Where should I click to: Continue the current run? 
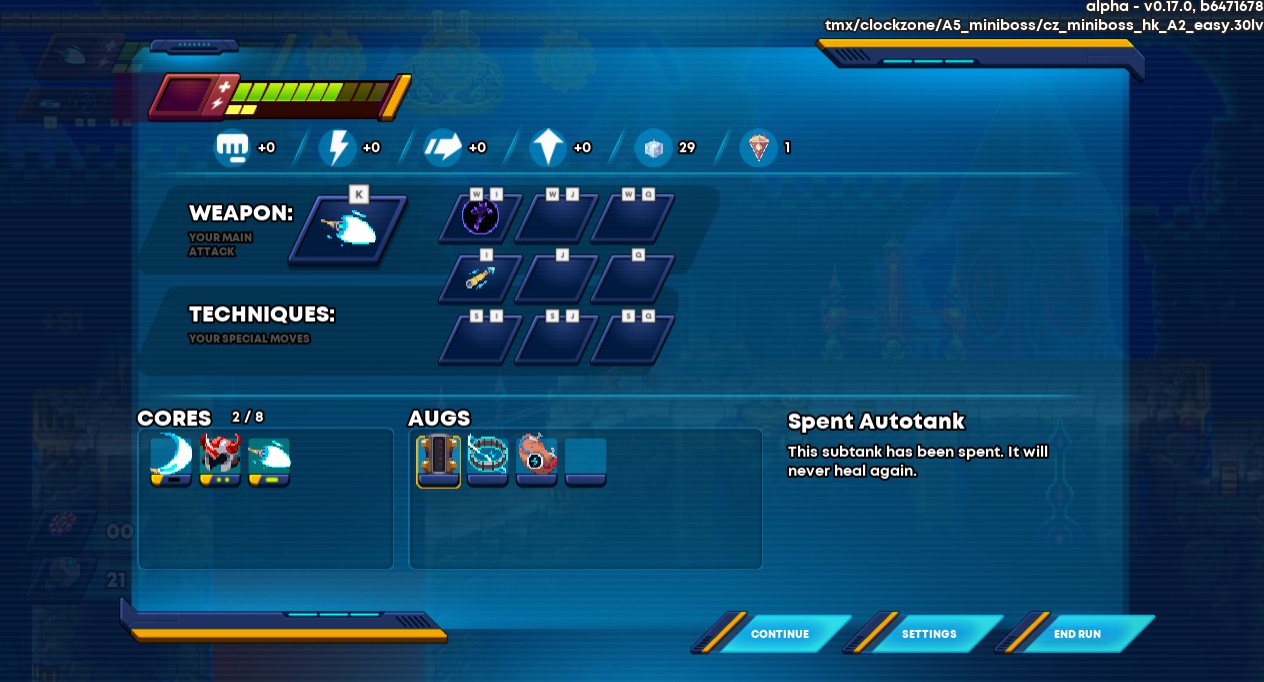click(779, 634)
